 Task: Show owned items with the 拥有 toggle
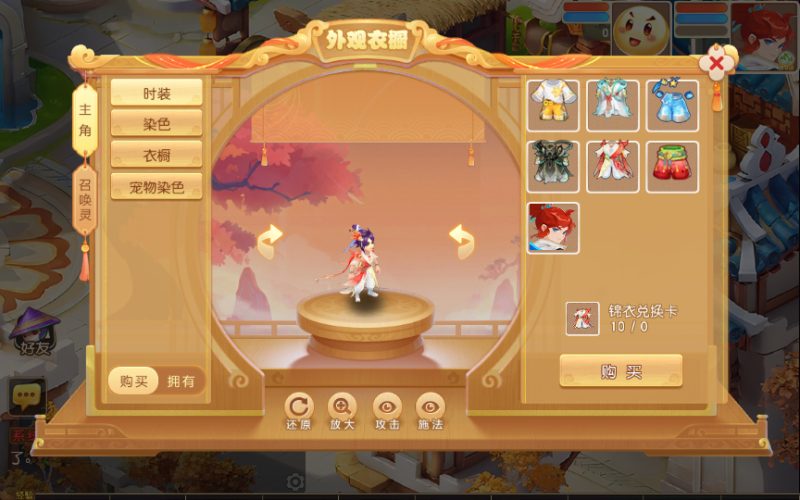183,380
